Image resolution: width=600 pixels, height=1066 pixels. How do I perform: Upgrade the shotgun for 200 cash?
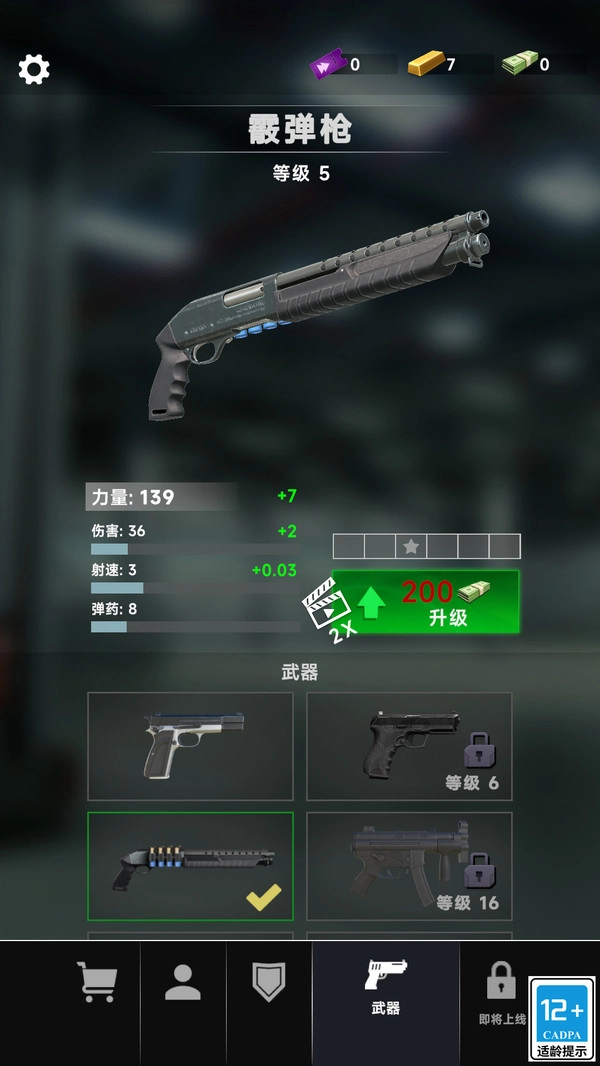426,602
